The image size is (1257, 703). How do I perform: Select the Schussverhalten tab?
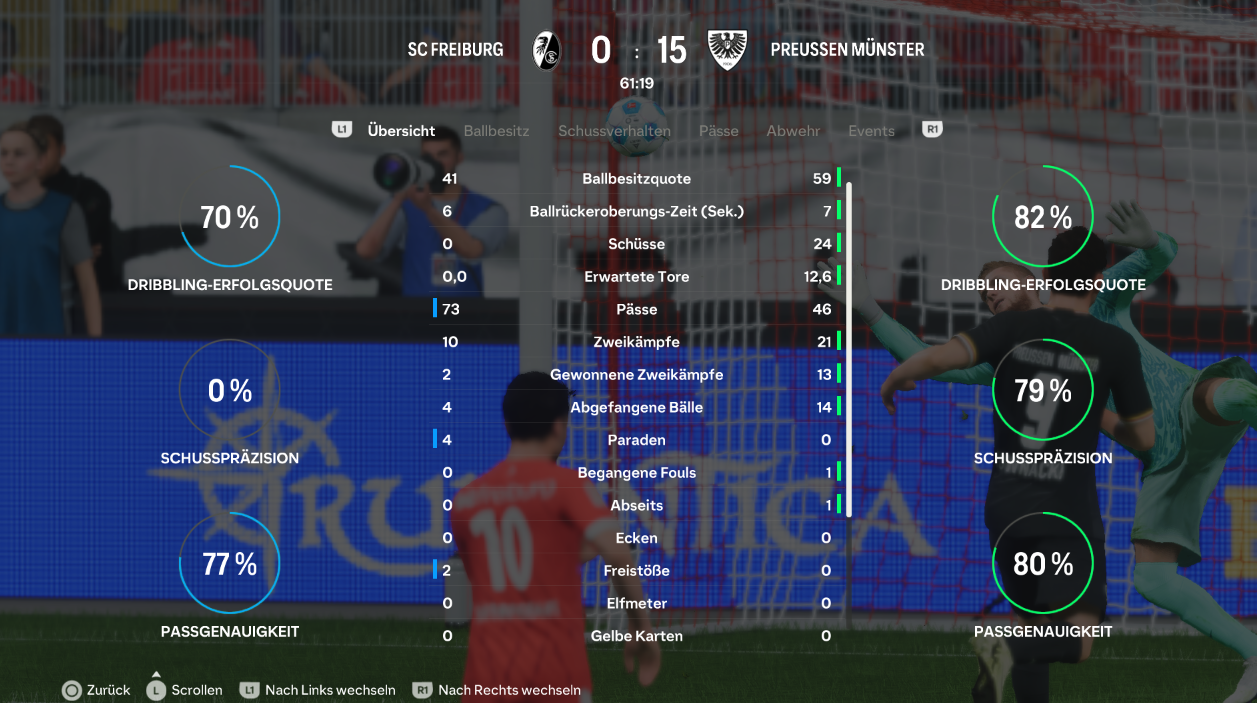614,131
